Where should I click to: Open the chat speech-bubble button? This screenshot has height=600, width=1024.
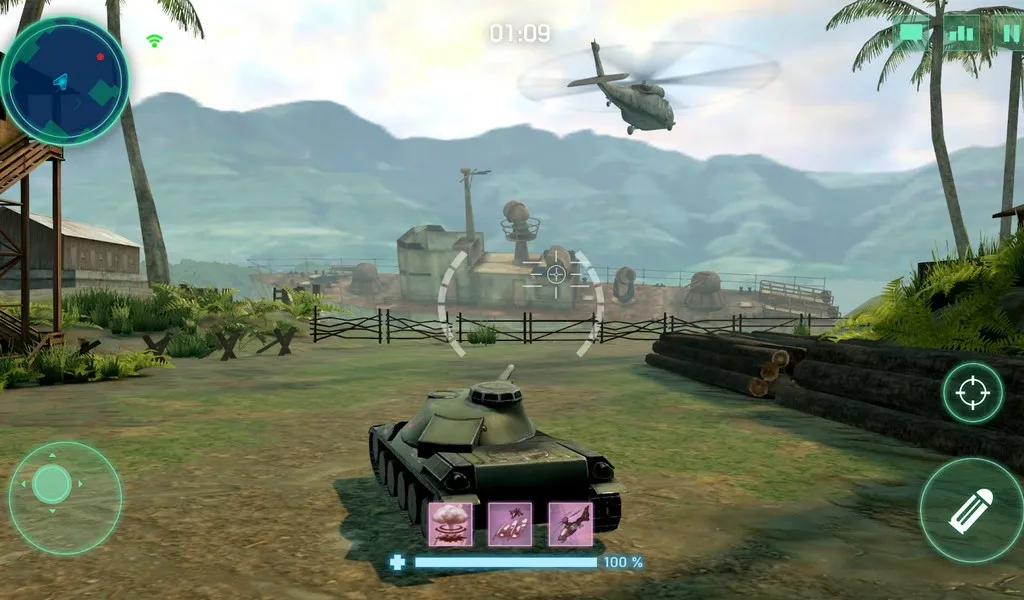coord(914,32)
